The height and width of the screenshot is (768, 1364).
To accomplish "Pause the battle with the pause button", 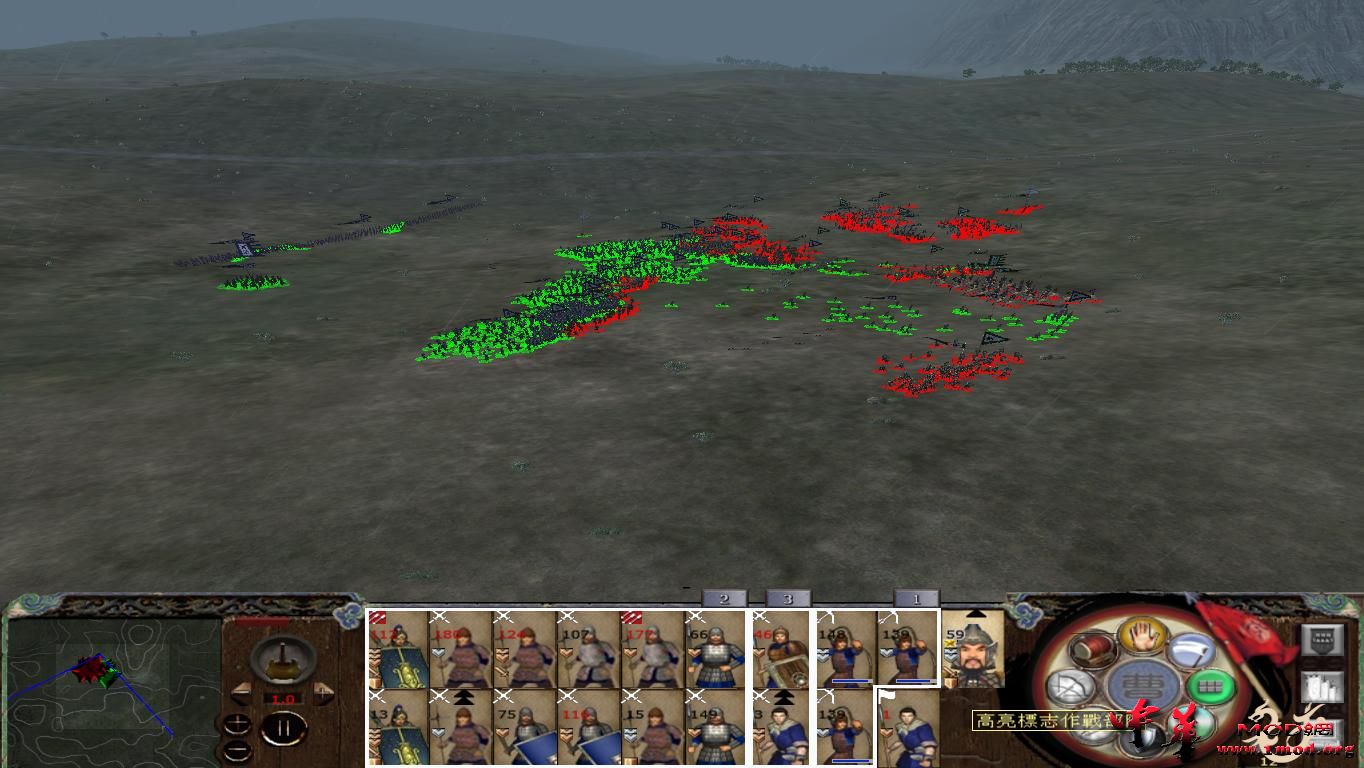I will [284, 727].
